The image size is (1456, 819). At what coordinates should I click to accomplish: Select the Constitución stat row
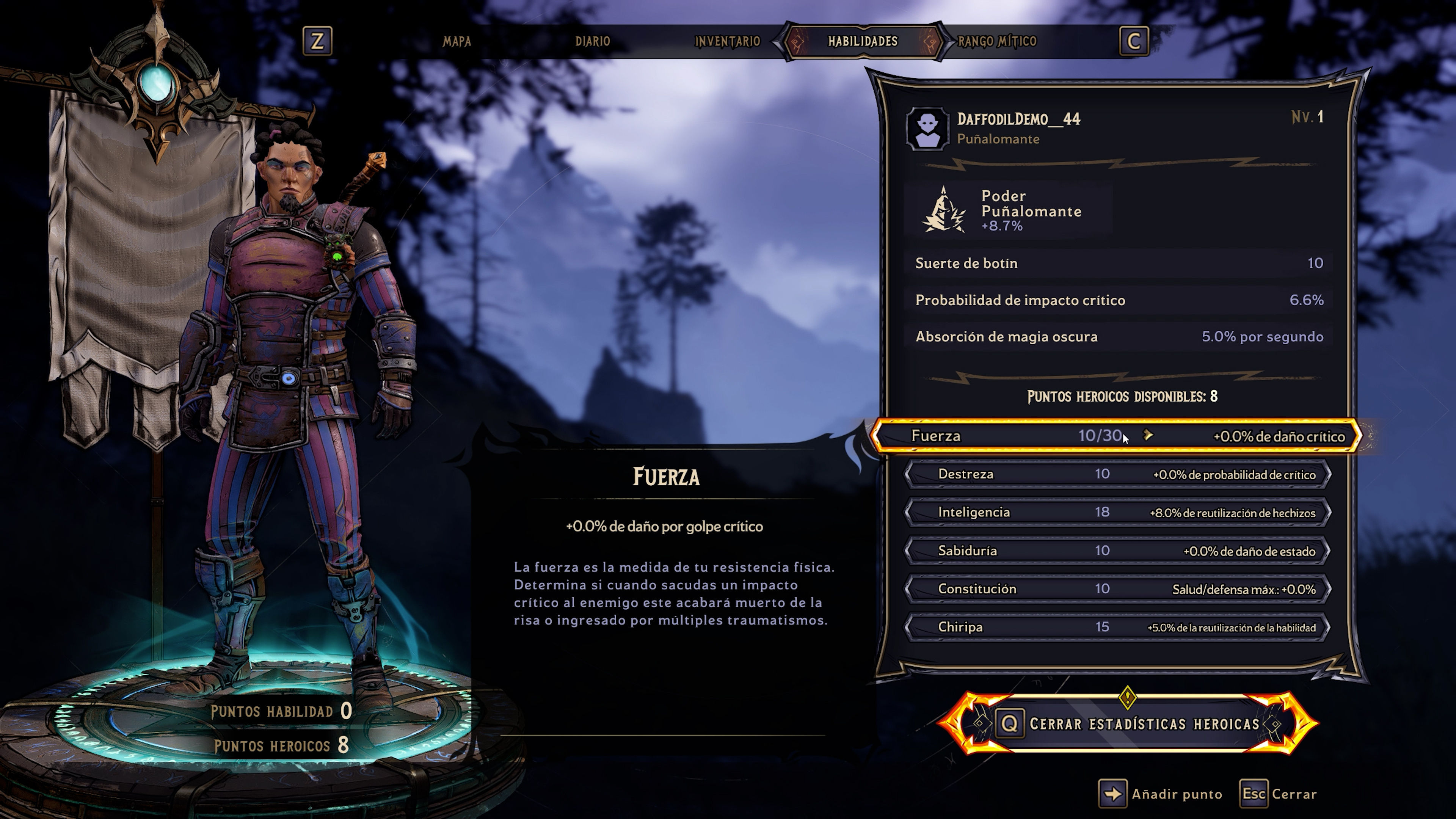tap(1117, 589)
